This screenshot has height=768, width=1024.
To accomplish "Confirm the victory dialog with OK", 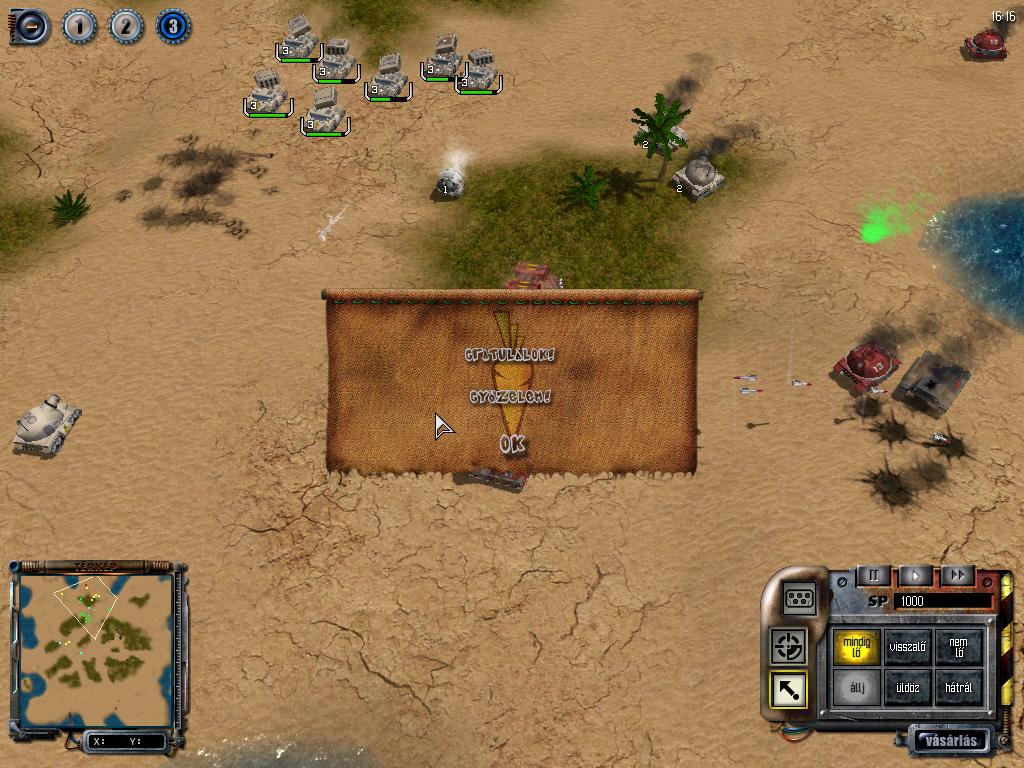I will point(512,444).
